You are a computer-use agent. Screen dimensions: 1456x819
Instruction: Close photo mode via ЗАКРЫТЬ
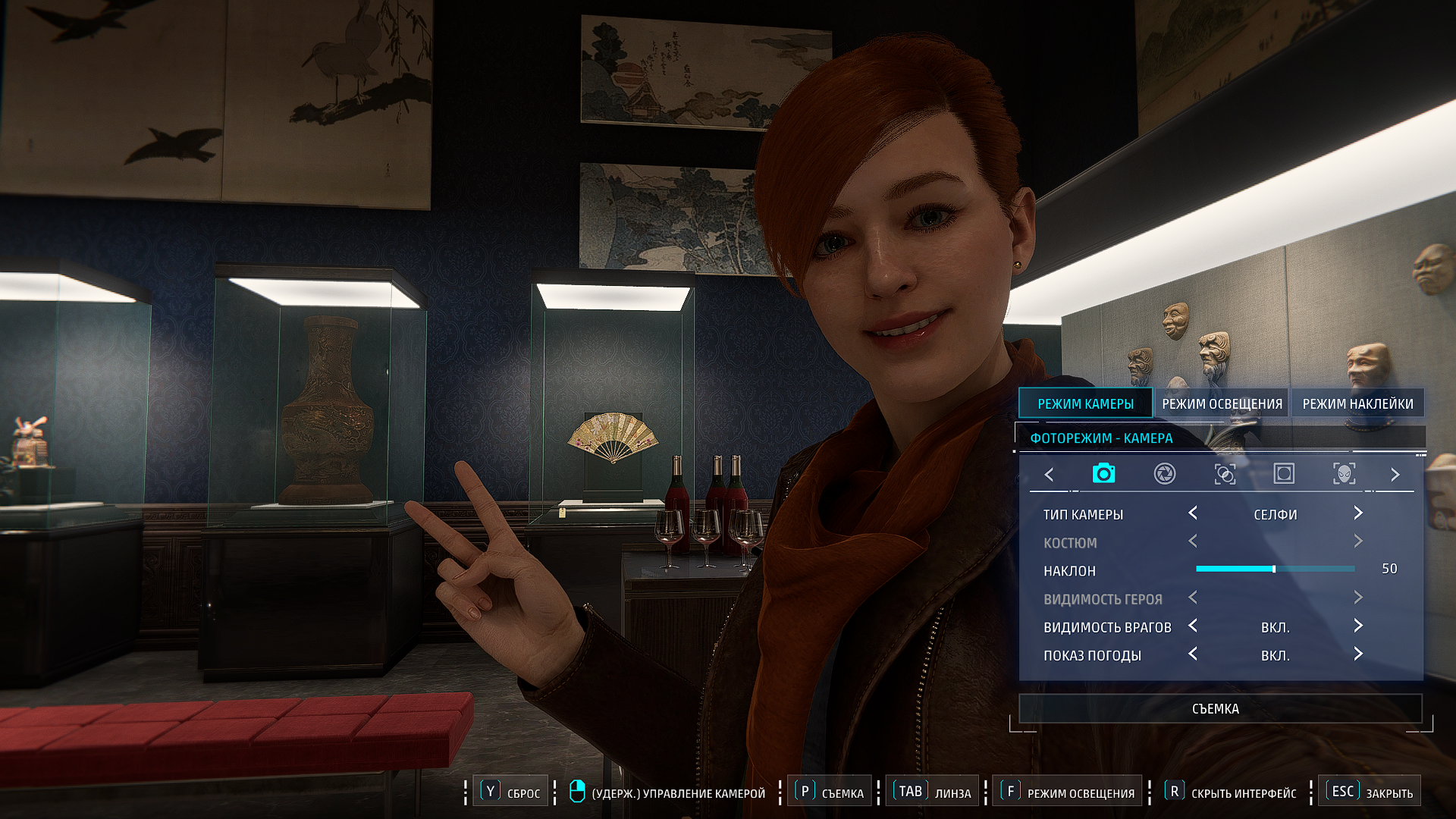[1370, 792]
